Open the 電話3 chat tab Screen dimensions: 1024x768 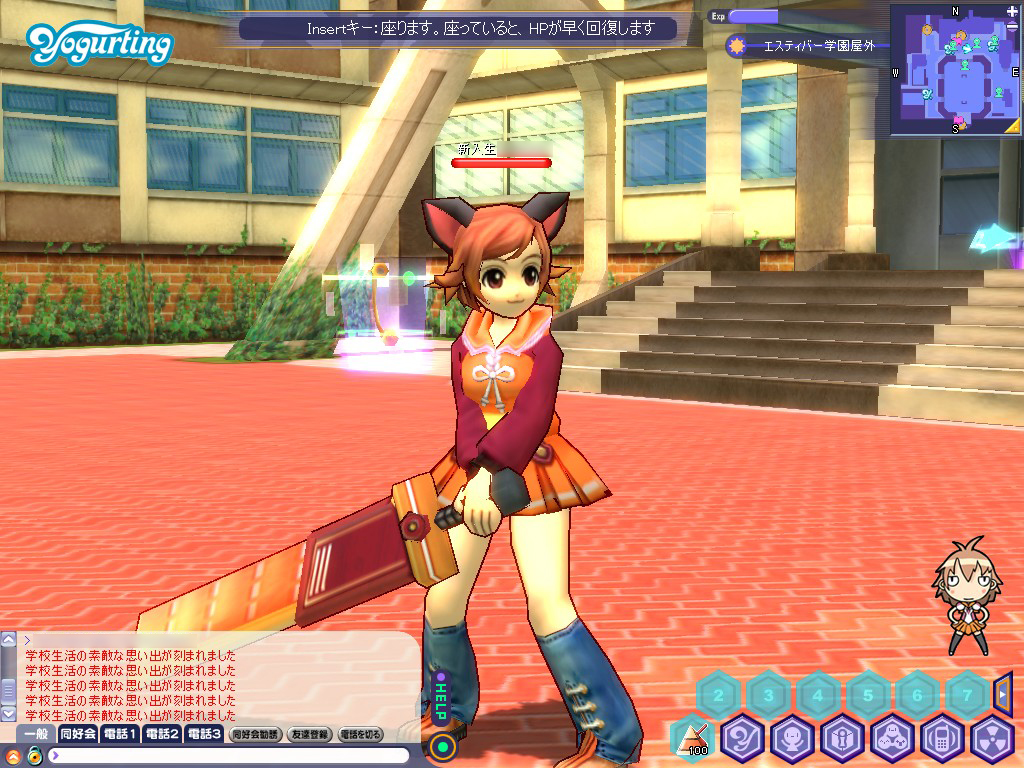click(x=204, y=734)
